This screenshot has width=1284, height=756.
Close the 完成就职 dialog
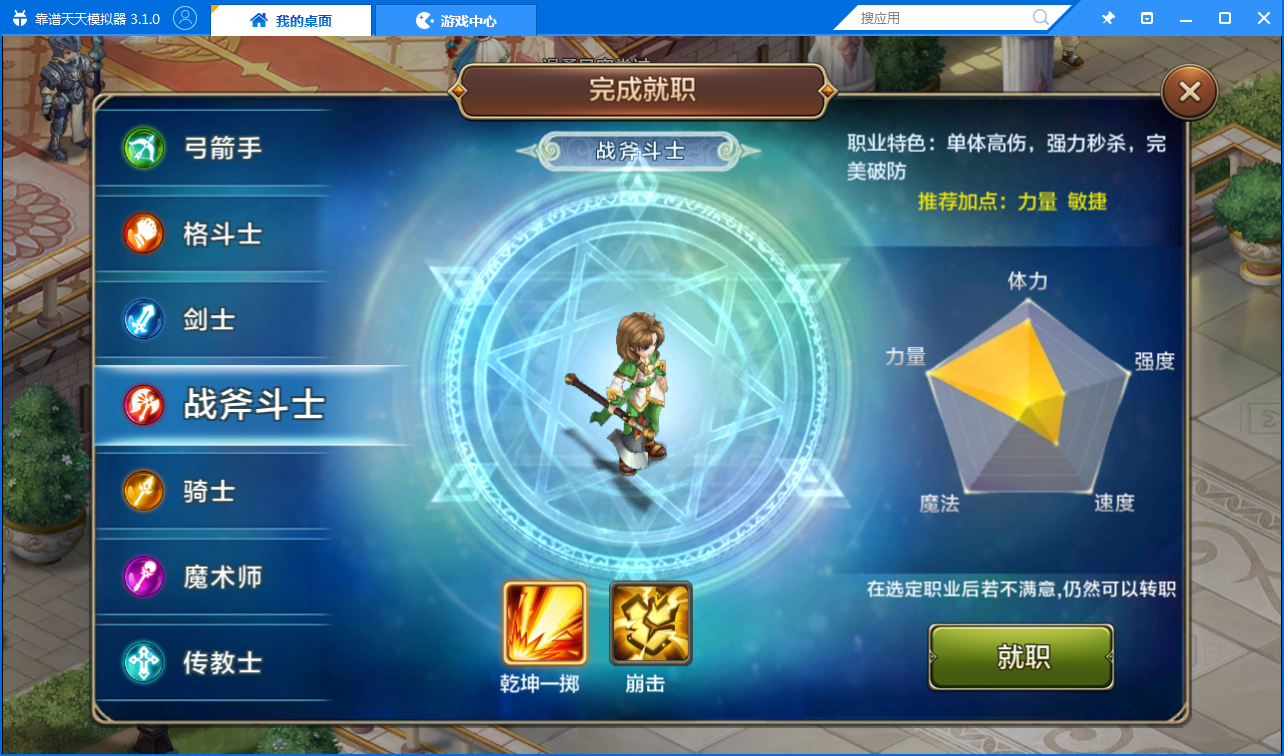click(x=1189, y=91)
